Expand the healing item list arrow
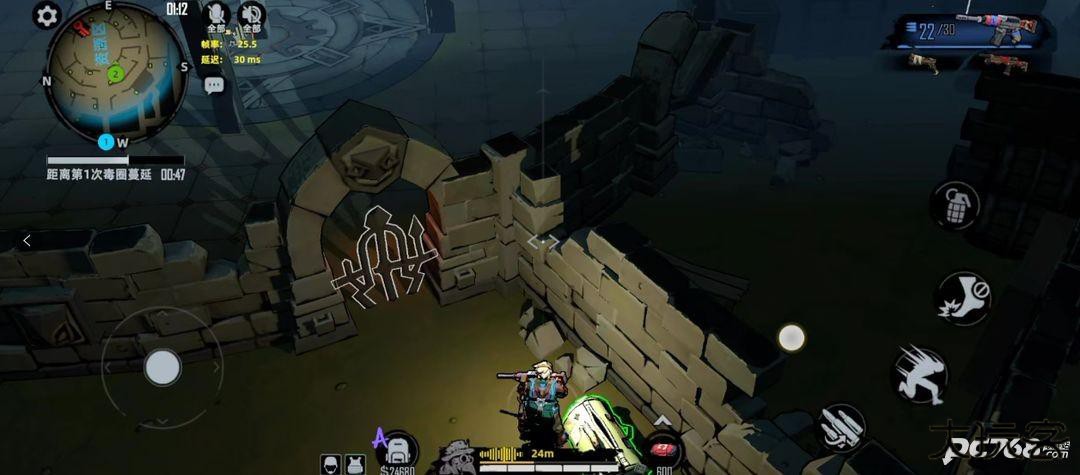 pos(662,421)
